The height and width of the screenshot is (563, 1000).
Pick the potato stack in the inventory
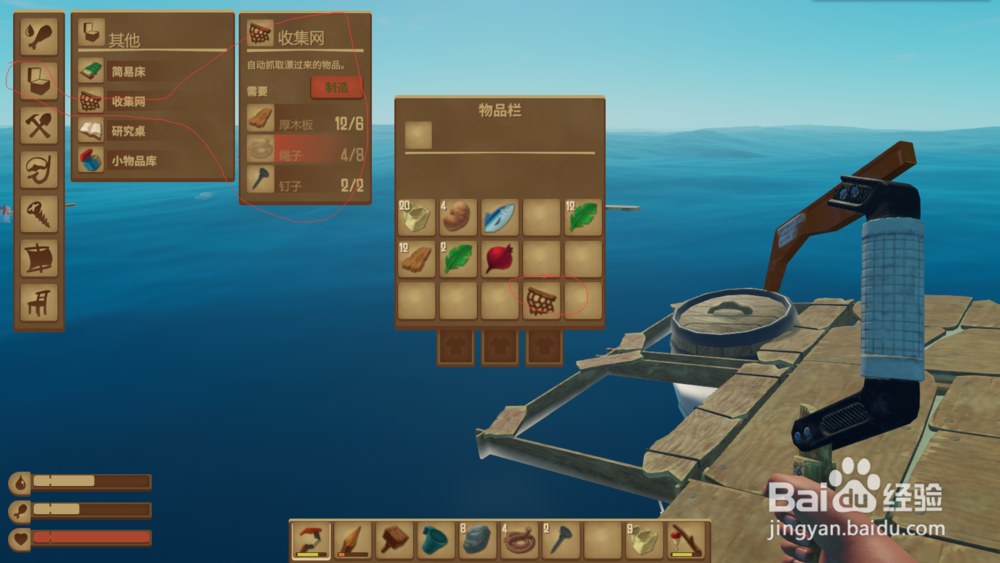click(458, 216)
